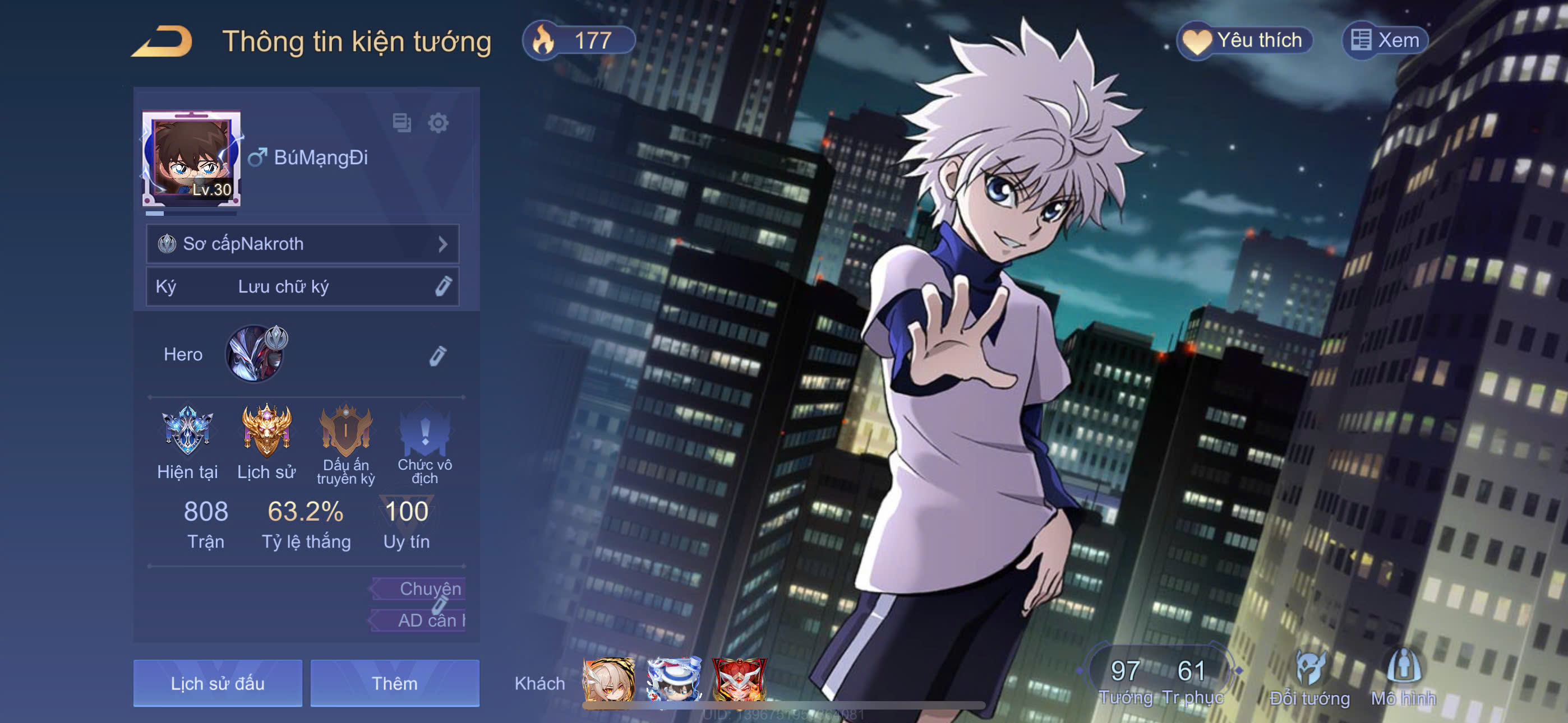The height and width of the screenshot is (723, 1568).
Task: Open profile settings gear icon
Action: (437, 123)
